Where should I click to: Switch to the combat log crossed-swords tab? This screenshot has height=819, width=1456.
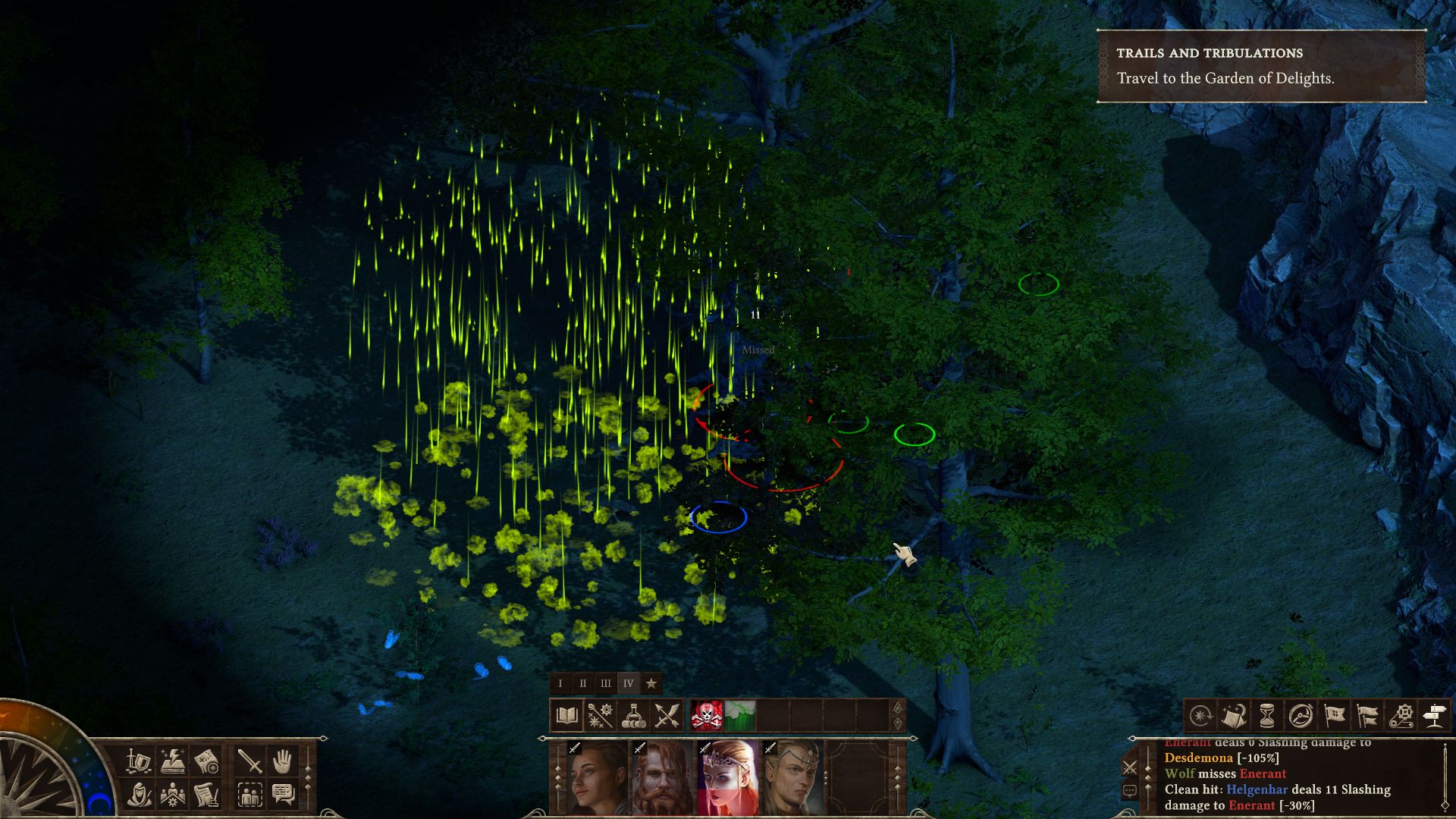pos(1130,767)
